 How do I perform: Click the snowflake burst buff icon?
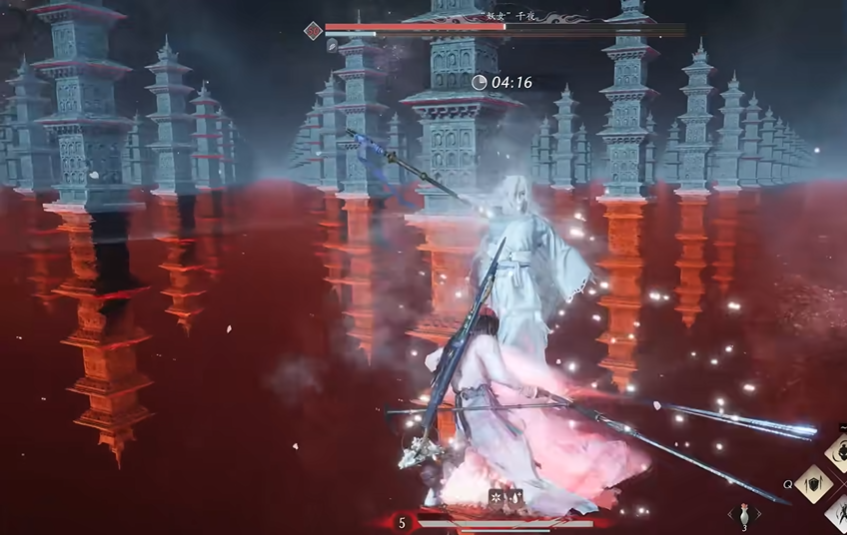[x=495, y=495]
